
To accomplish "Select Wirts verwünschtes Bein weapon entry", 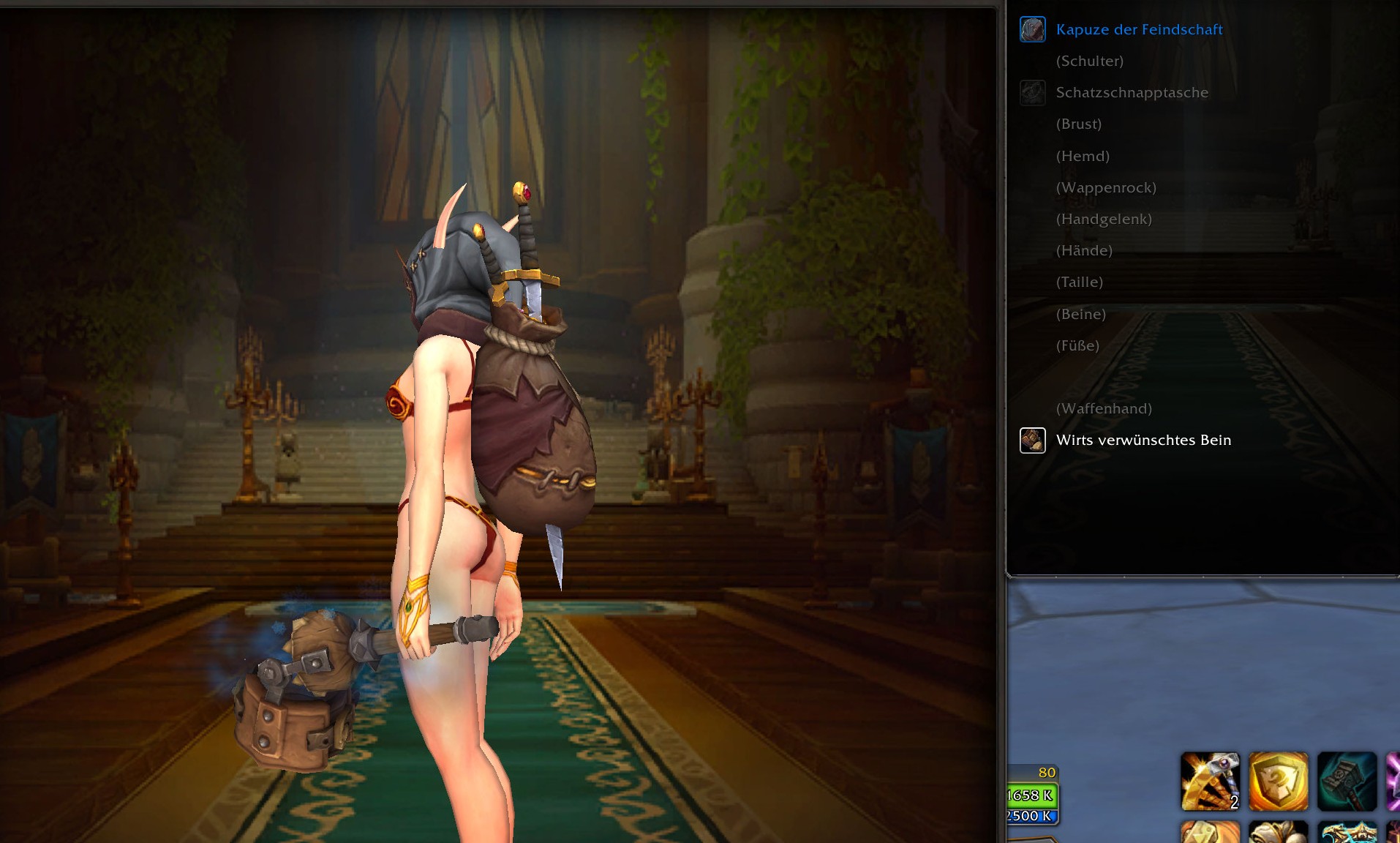I will (x=1143, y=441).
